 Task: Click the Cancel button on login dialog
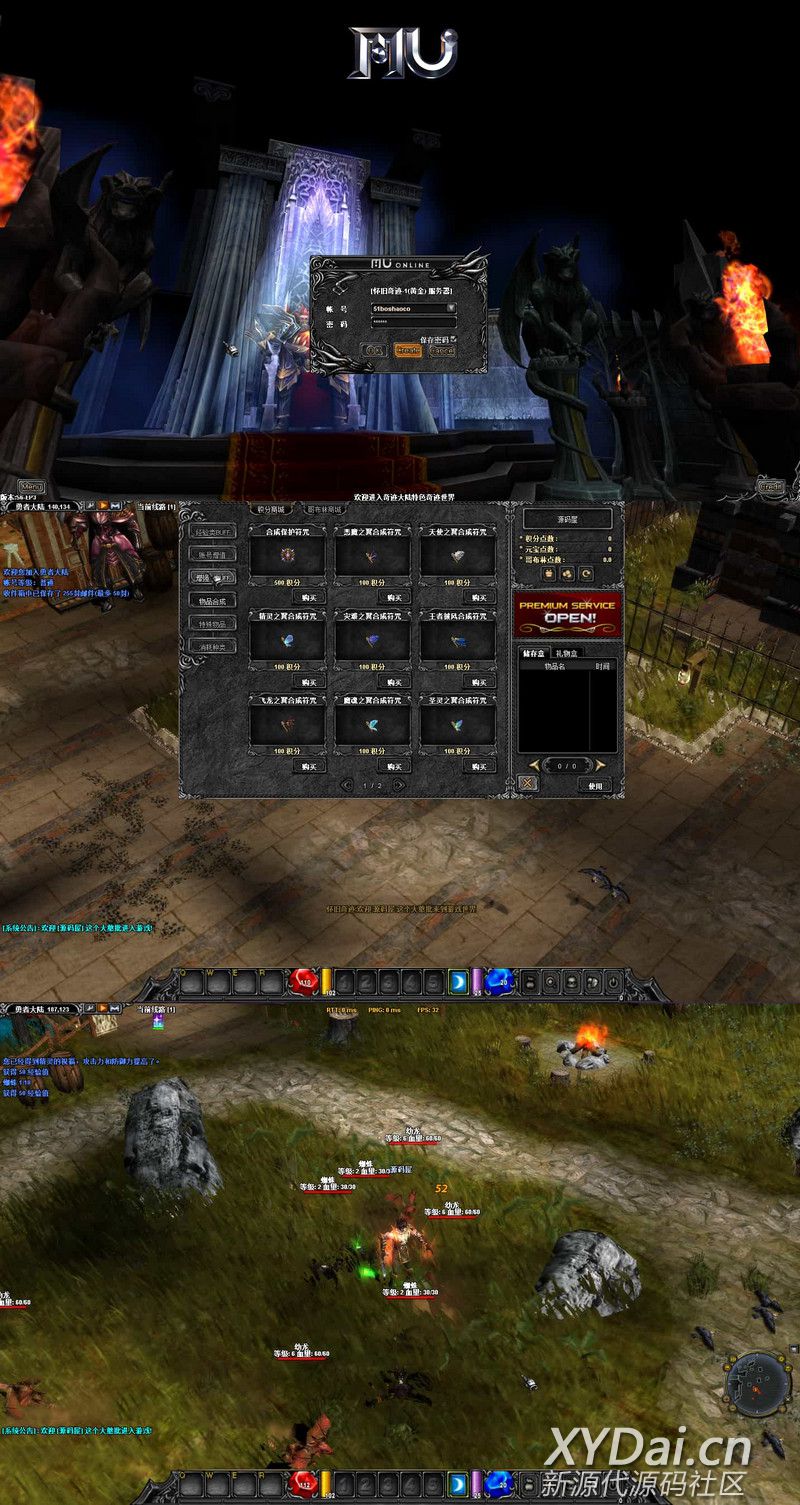(x=441, y=351)
